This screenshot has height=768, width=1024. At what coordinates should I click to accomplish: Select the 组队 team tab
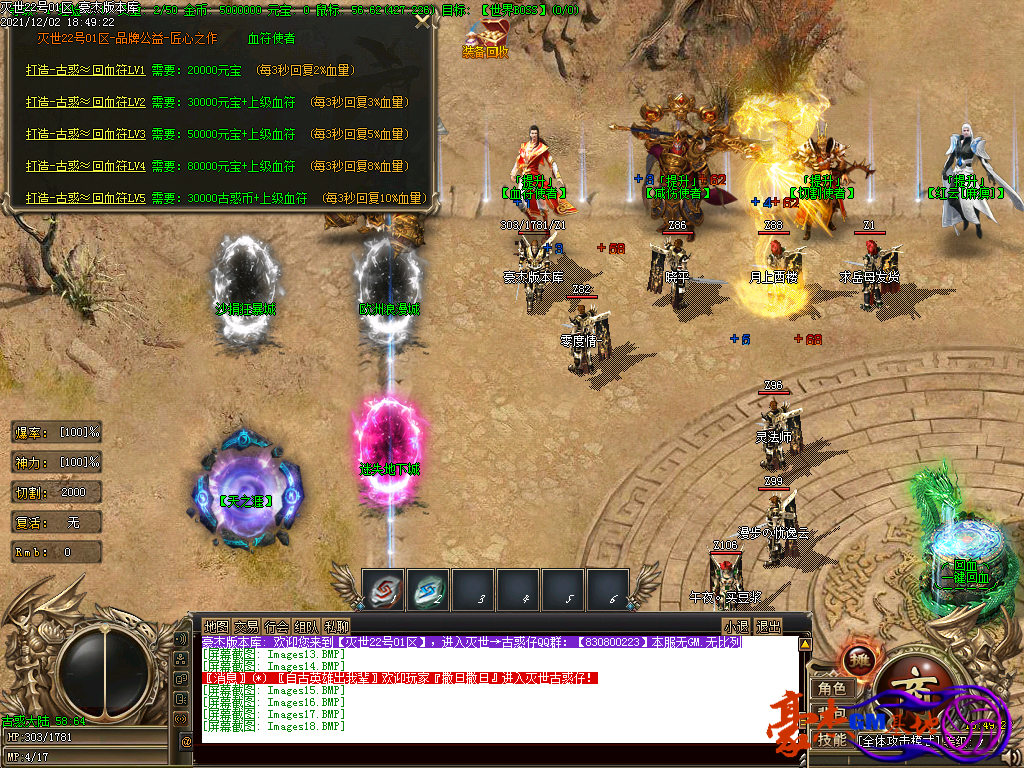pyautogui.click(x=306, y=627)
